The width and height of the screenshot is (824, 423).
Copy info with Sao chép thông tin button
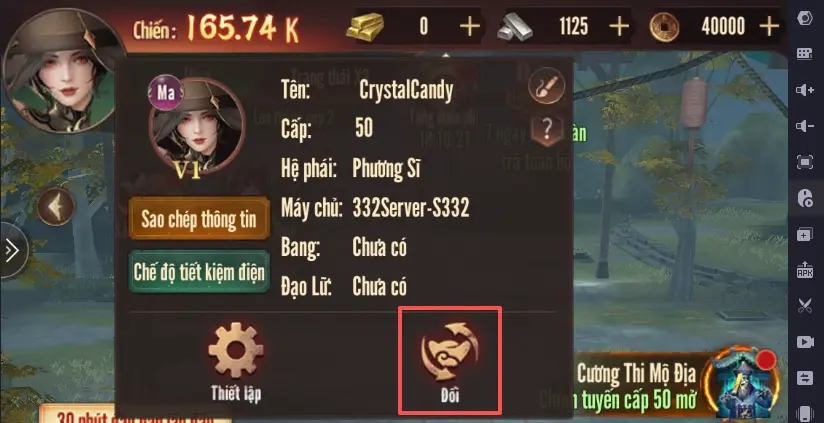click(200, 220)
